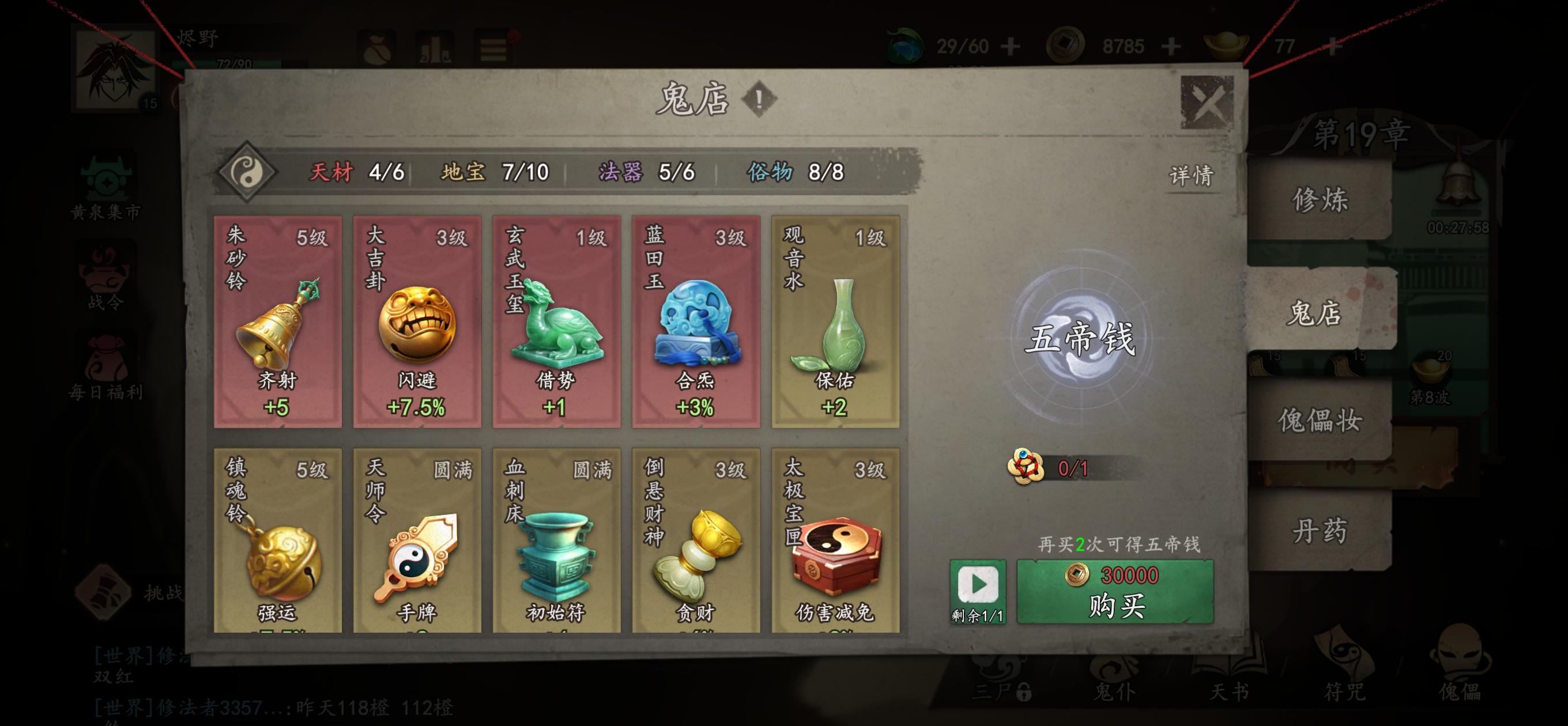The width and height of the screenshot is (1568, 726).
Task: Choose the 大吉卦 golden mask card
Action: (417, 322)
